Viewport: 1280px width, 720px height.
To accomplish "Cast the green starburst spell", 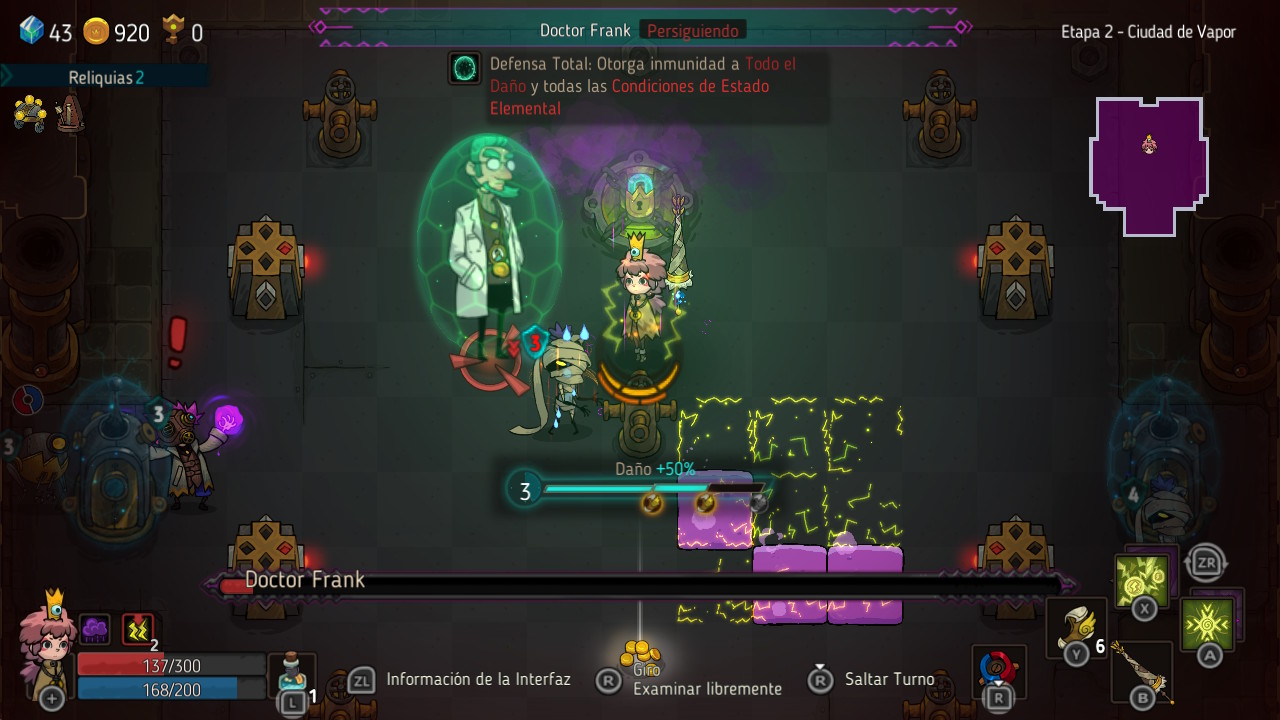I will 1207,624.
